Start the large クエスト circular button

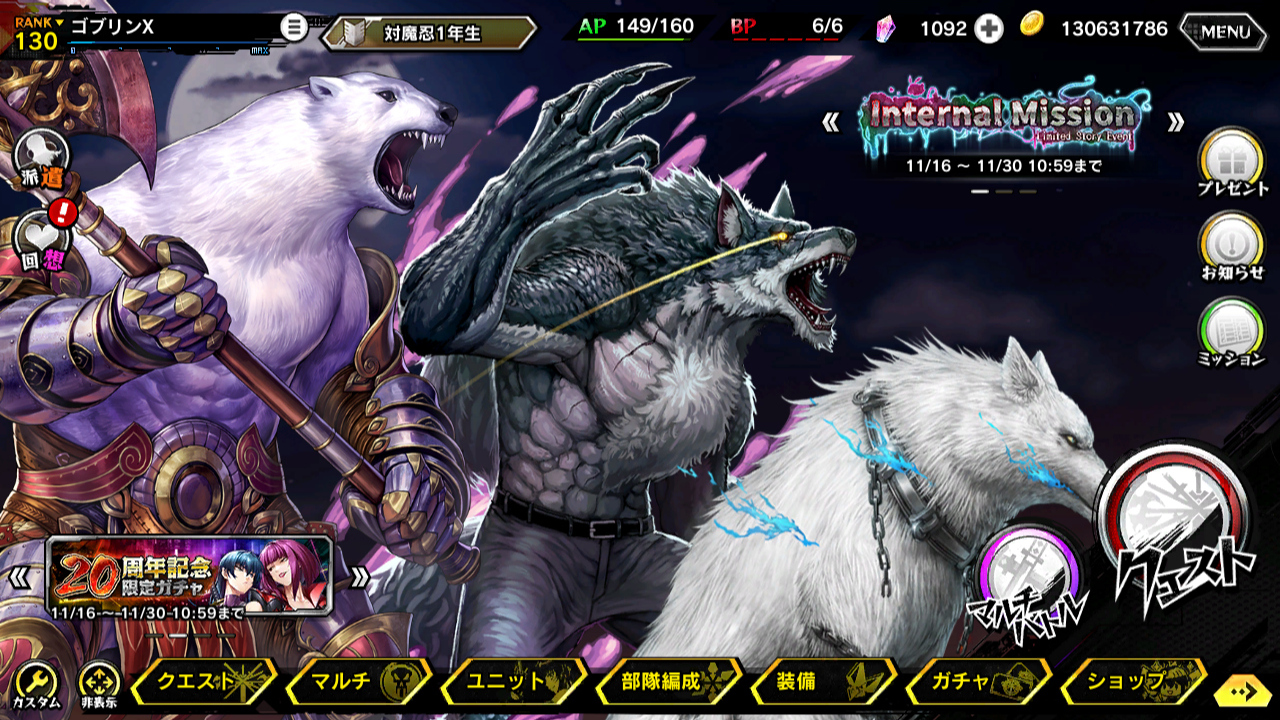[1175, 530]
